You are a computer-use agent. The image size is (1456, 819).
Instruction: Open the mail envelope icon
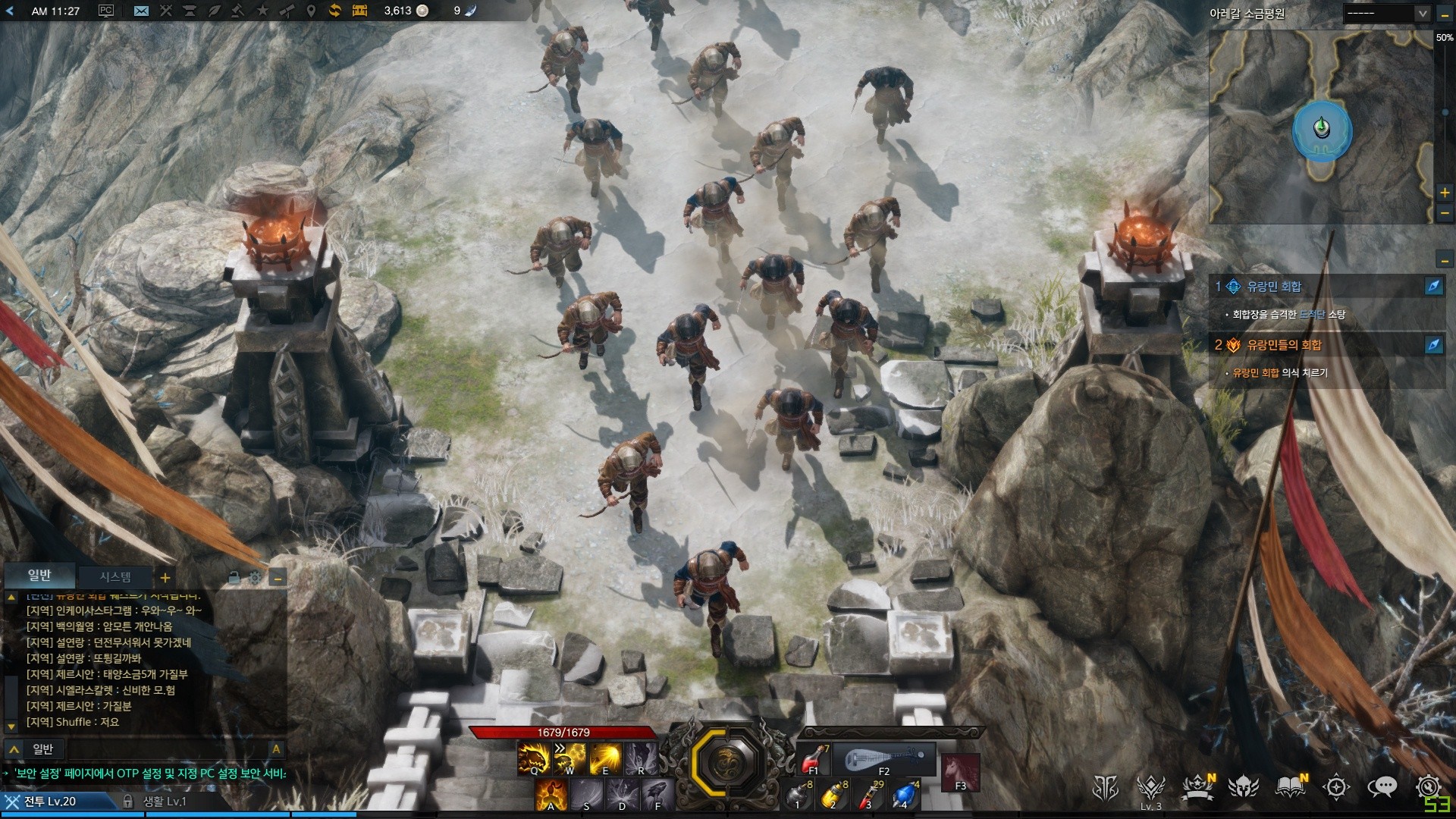[141, 11]
